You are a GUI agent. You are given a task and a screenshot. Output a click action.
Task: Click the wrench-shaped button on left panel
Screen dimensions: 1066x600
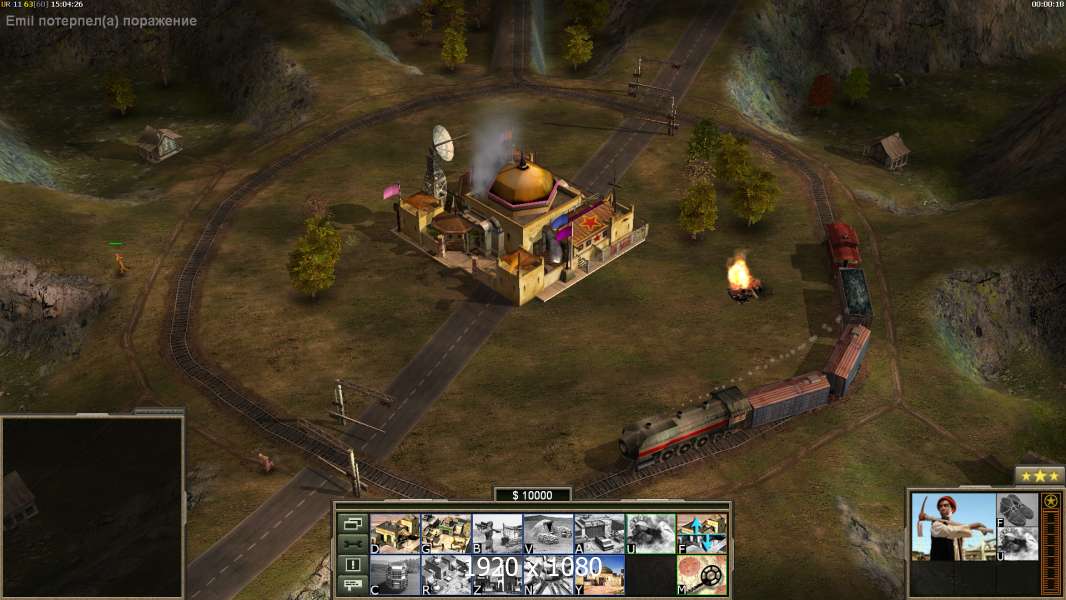point(352,544)
